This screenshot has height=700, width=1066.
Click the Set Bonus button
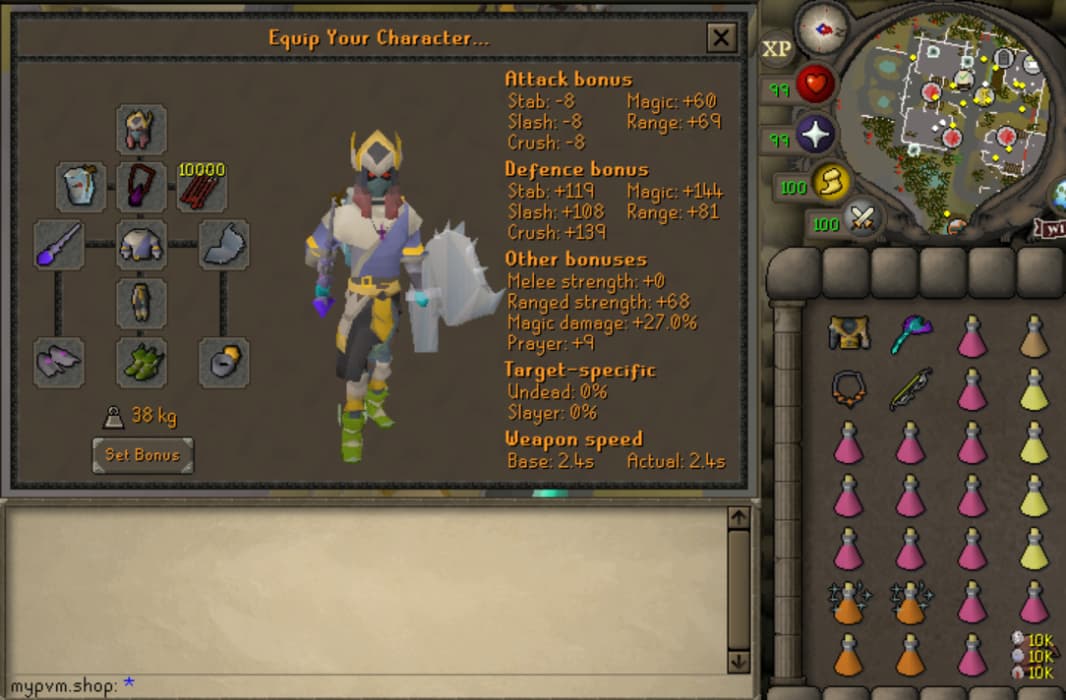(x=142, y=455)
